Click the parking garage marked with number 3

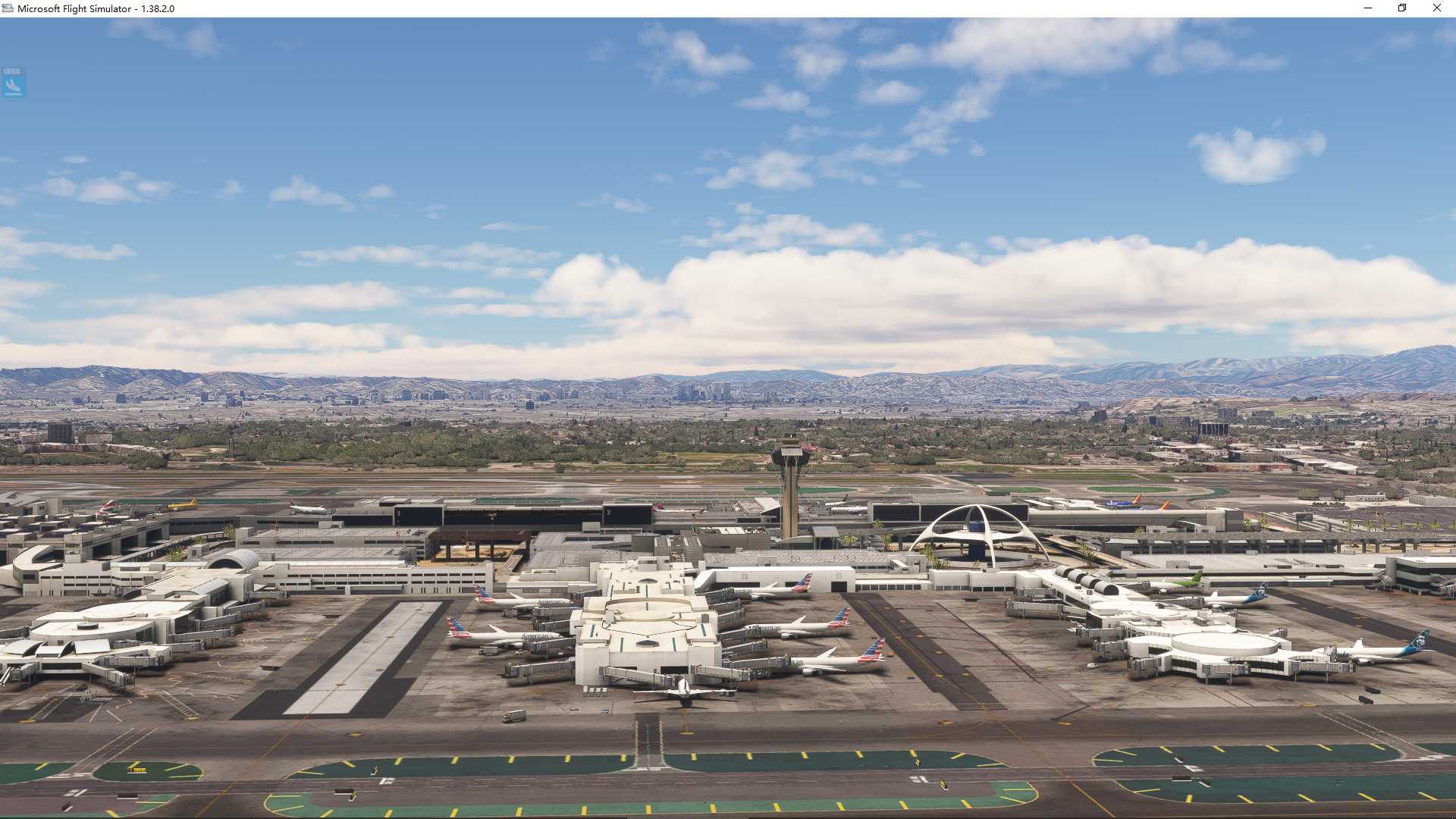pyautogui.click(x=400, y=513)
